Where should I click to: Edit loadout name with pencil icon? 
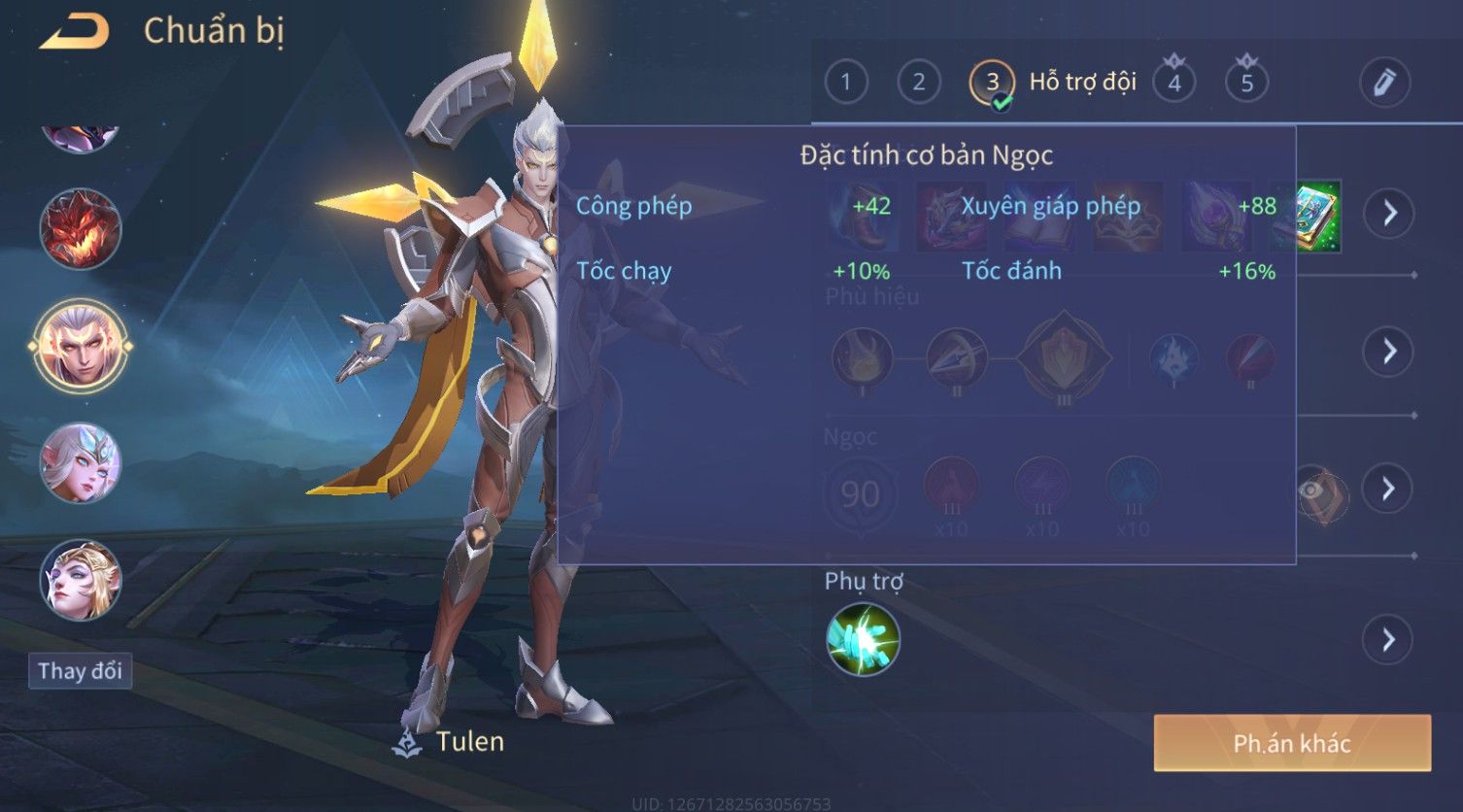pyautogui.click(x=1384, y=83)
